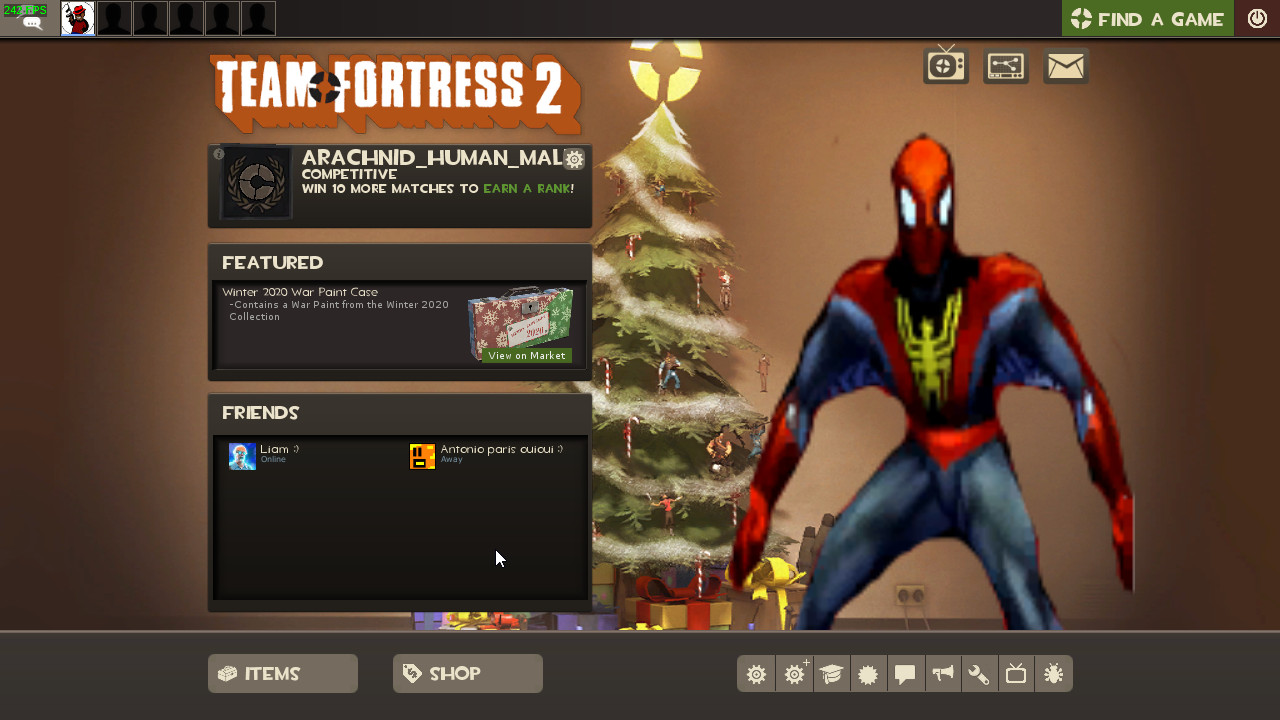This screenshot has height=720, width=1280.
Task: Open the wrench tools icon
Action: [979, 673]
